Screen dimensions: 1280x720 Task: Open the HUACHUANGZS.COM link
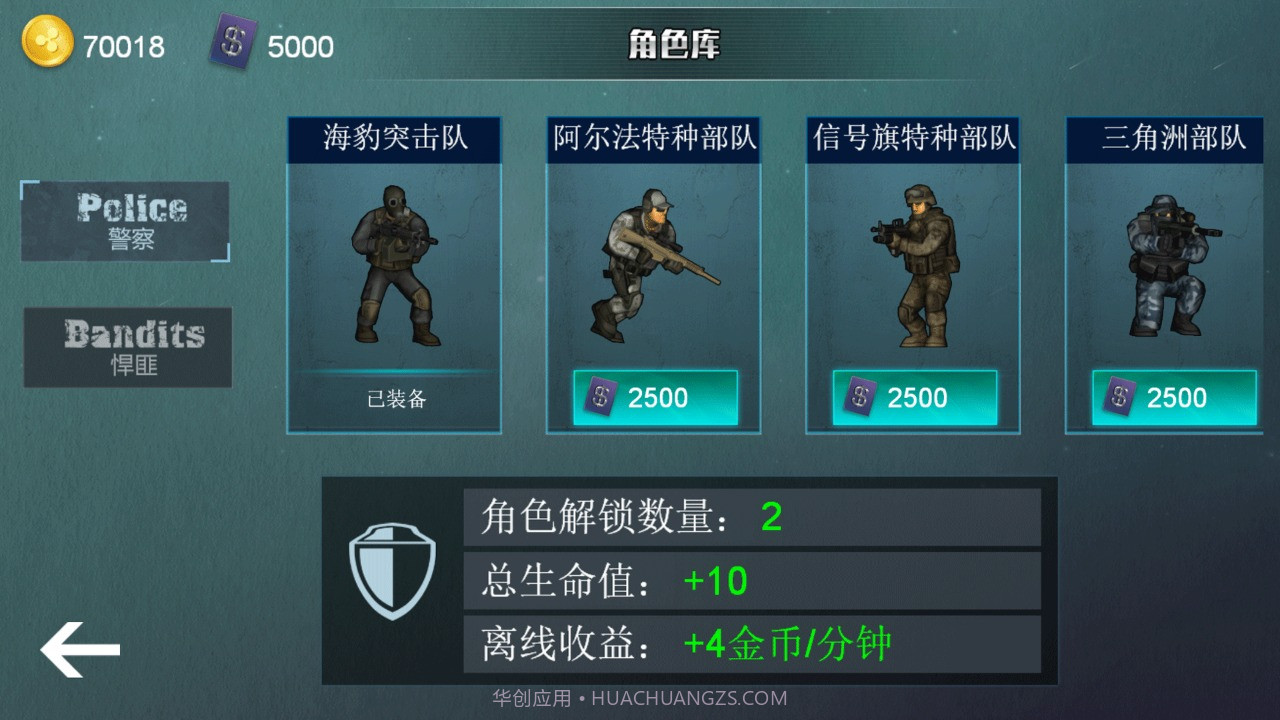pyautogui.click(x=640, y=697)
